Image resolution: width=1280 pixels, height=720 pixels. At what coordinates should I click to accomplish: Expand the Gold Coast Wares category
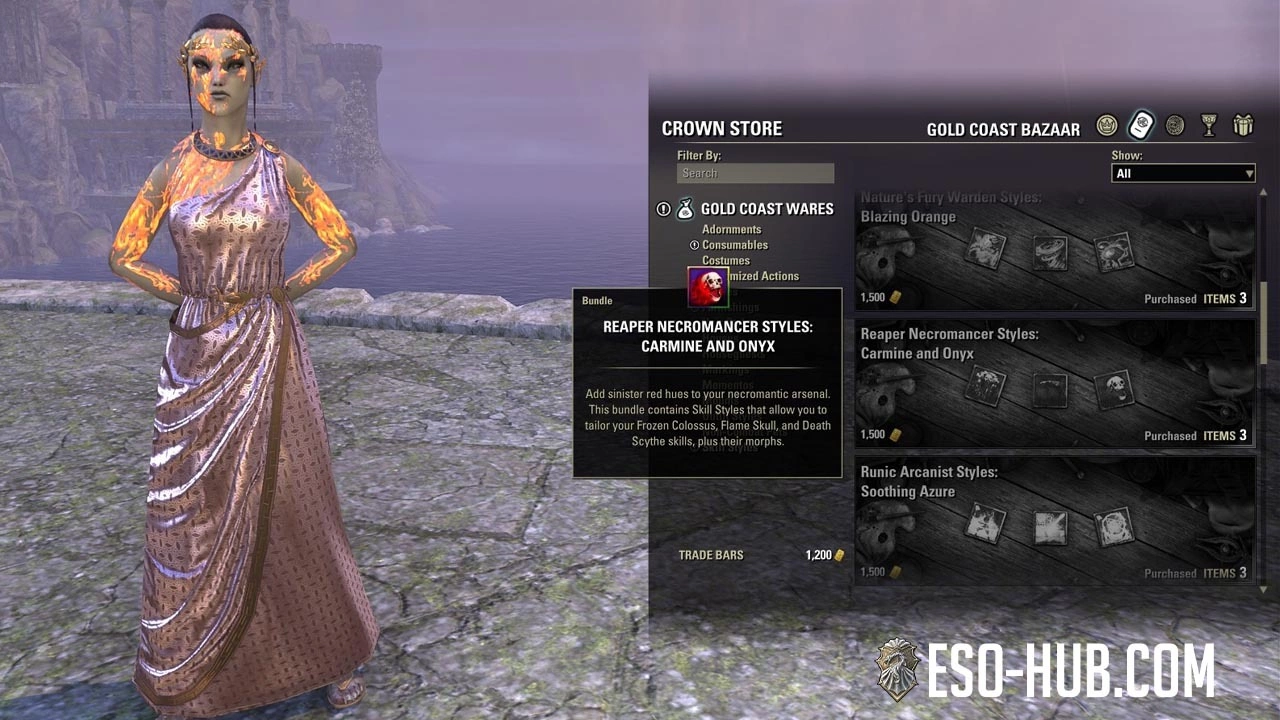point(766,209)
